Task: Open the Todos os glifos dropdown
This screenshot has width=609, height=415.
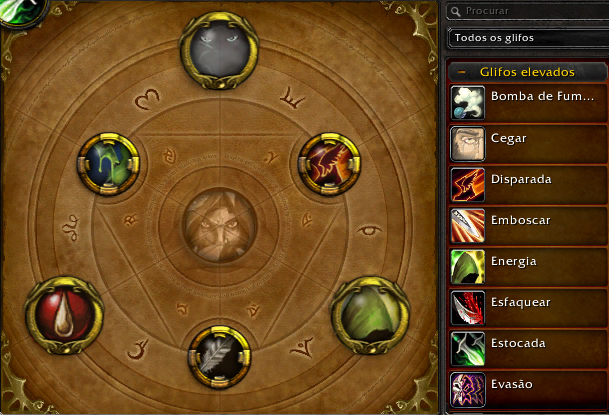Action: [528, 38]
